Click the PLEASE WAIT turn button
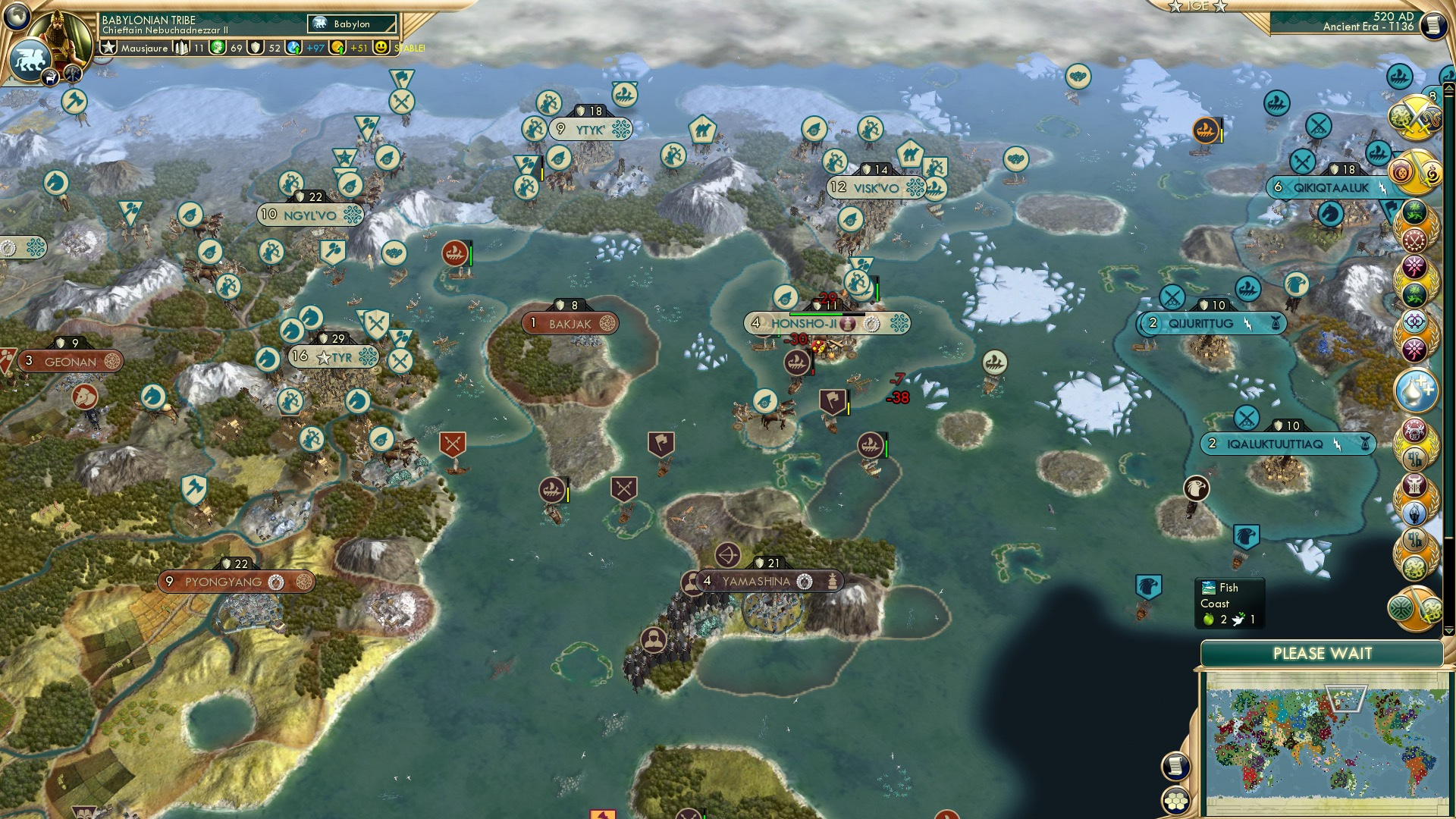 click(x=1323, y=652)
